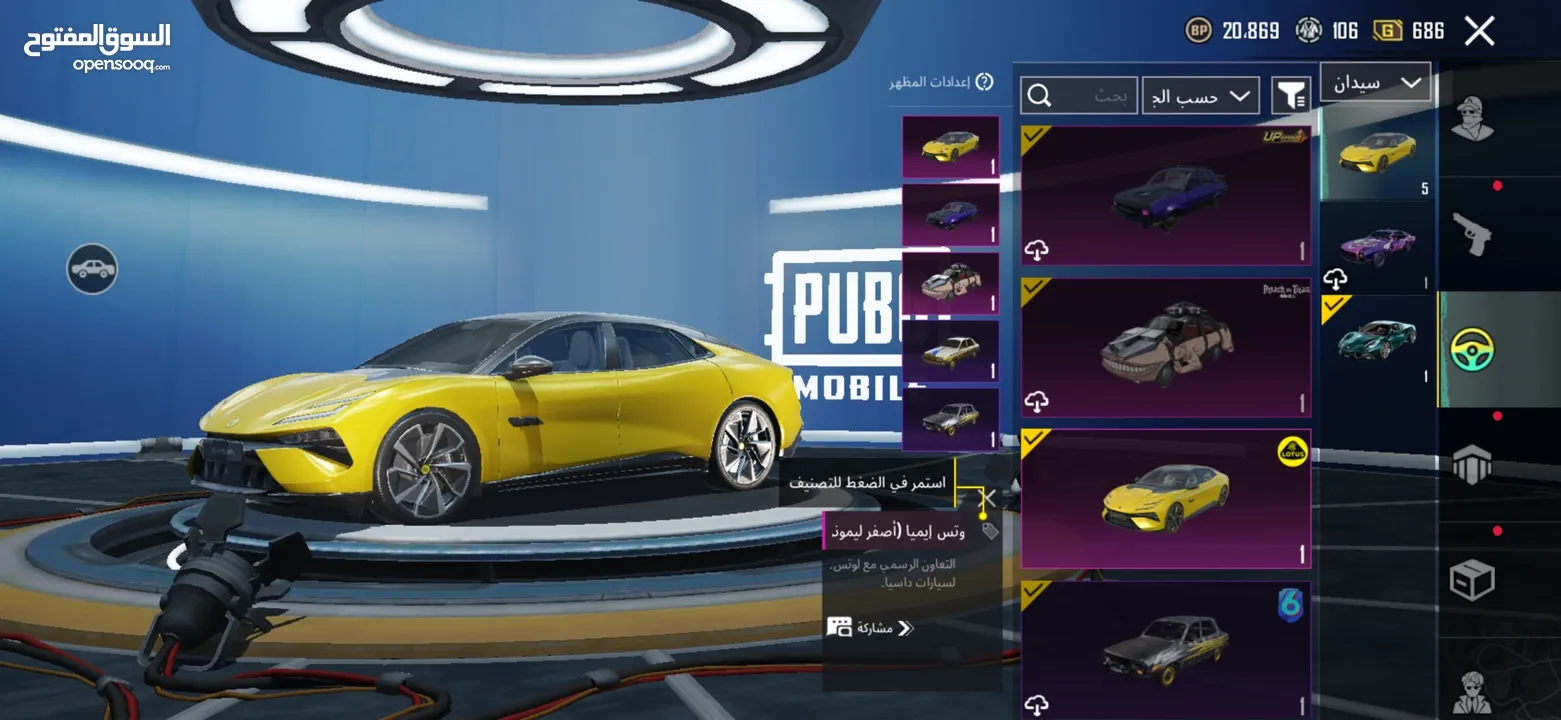Click the circular car icon on the left side
This screenshot has height=720, width=1561.
(91, 270)
